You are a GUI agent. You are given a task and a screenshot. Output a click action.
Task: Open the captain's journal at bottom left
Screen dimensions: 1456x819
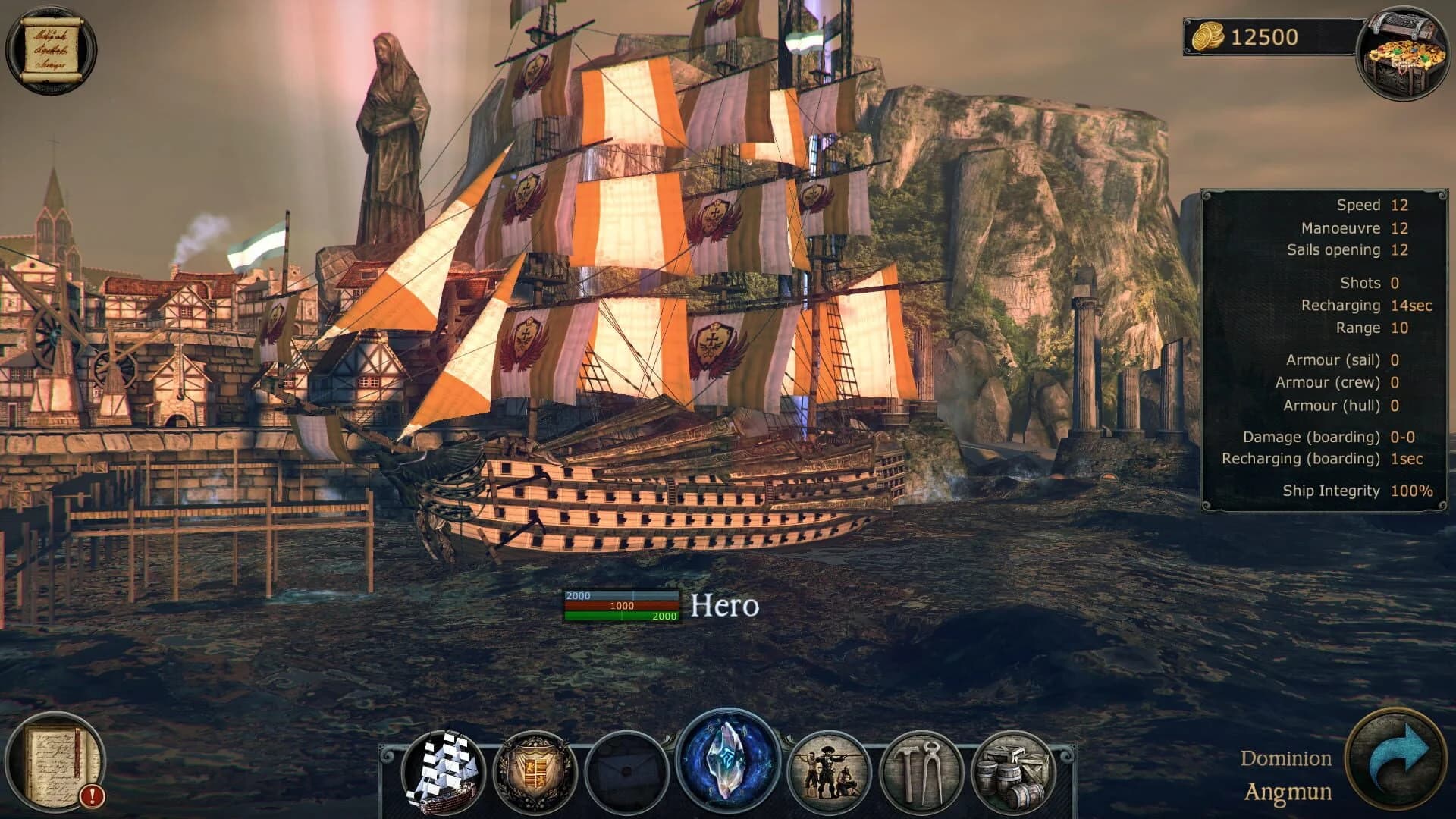(57, 758)
